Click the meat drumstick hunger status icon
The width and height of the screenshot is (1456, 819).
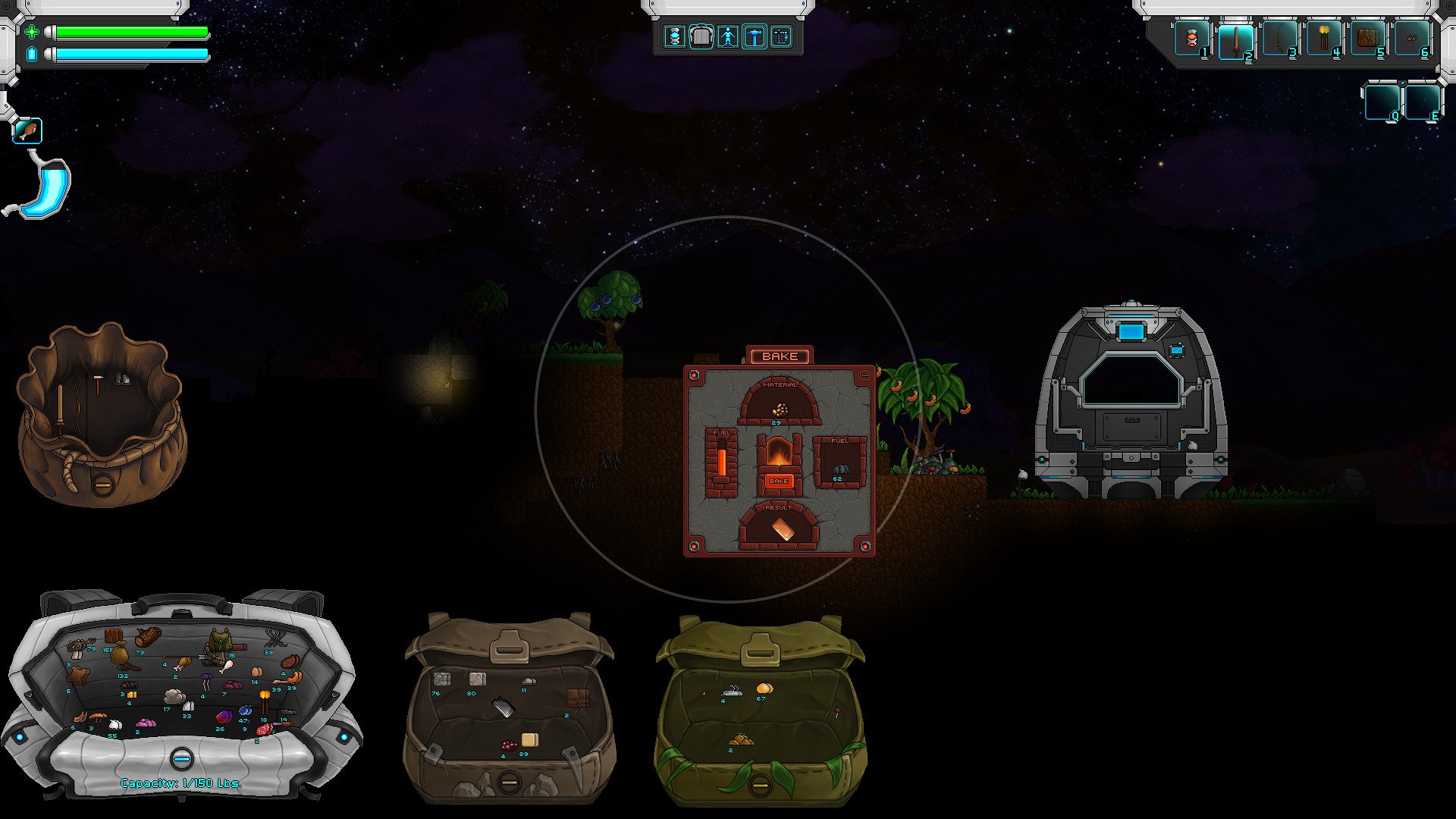coord(27,131)
